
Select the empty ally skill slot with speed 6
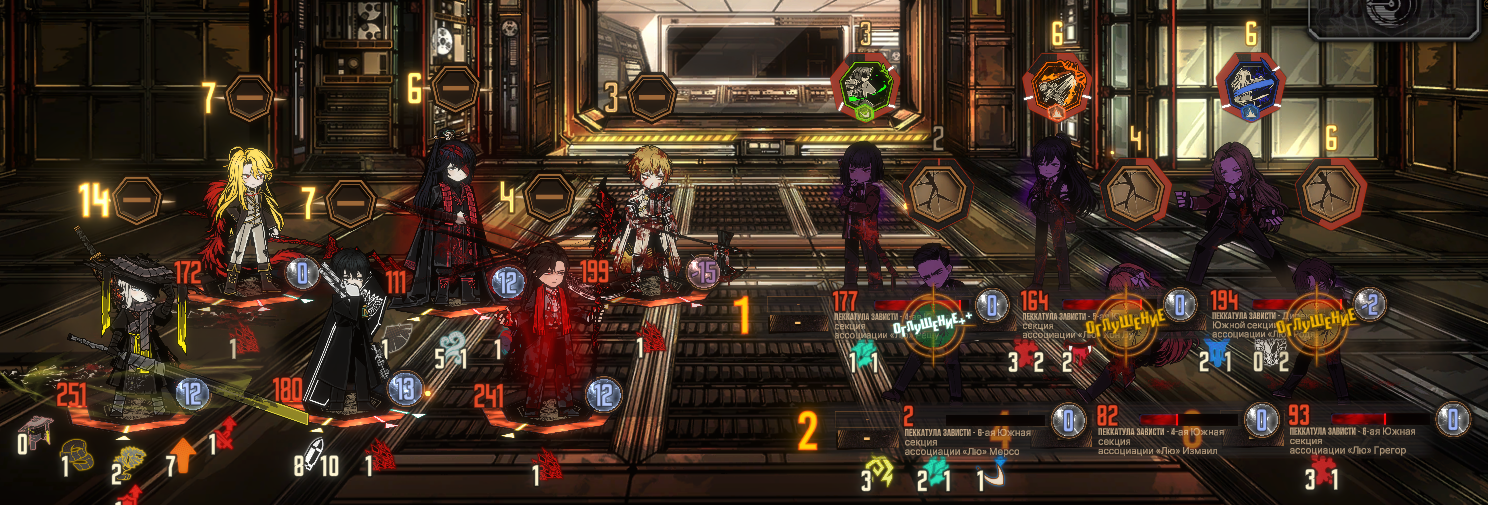point(454,89)
